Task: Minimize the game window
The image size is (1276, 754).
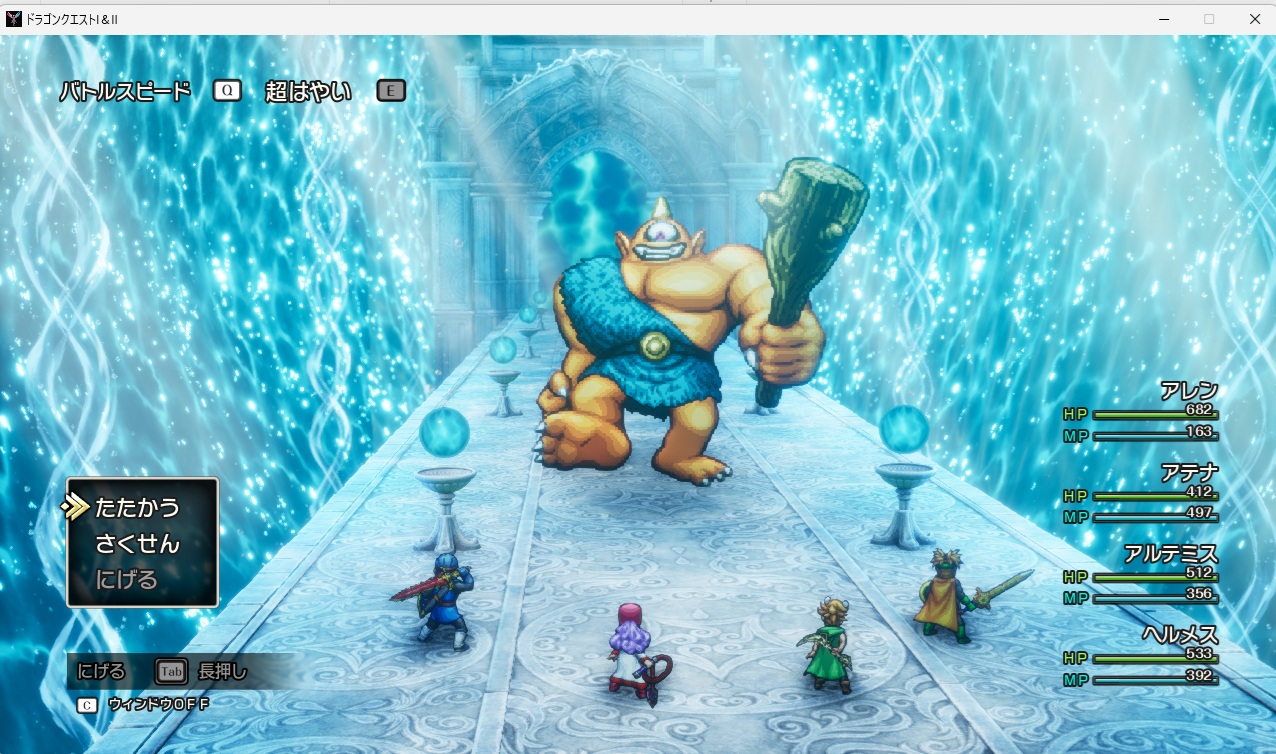Action: 1164,18
